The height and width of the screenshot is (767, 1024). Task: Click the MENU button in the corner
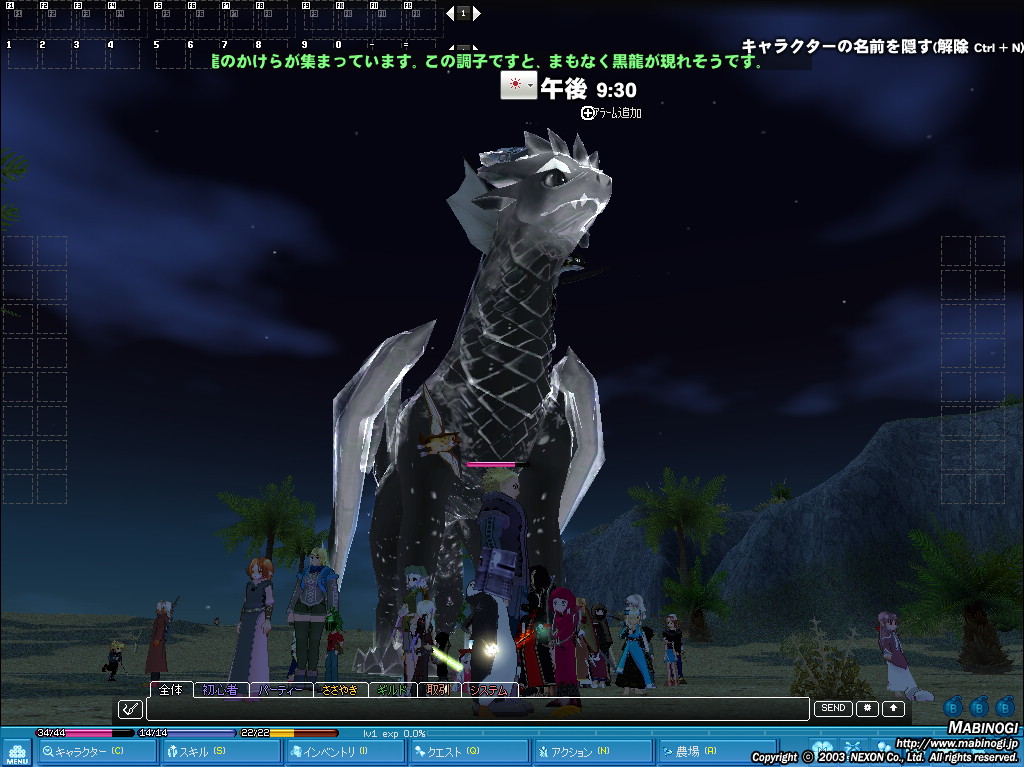point(17,753)
